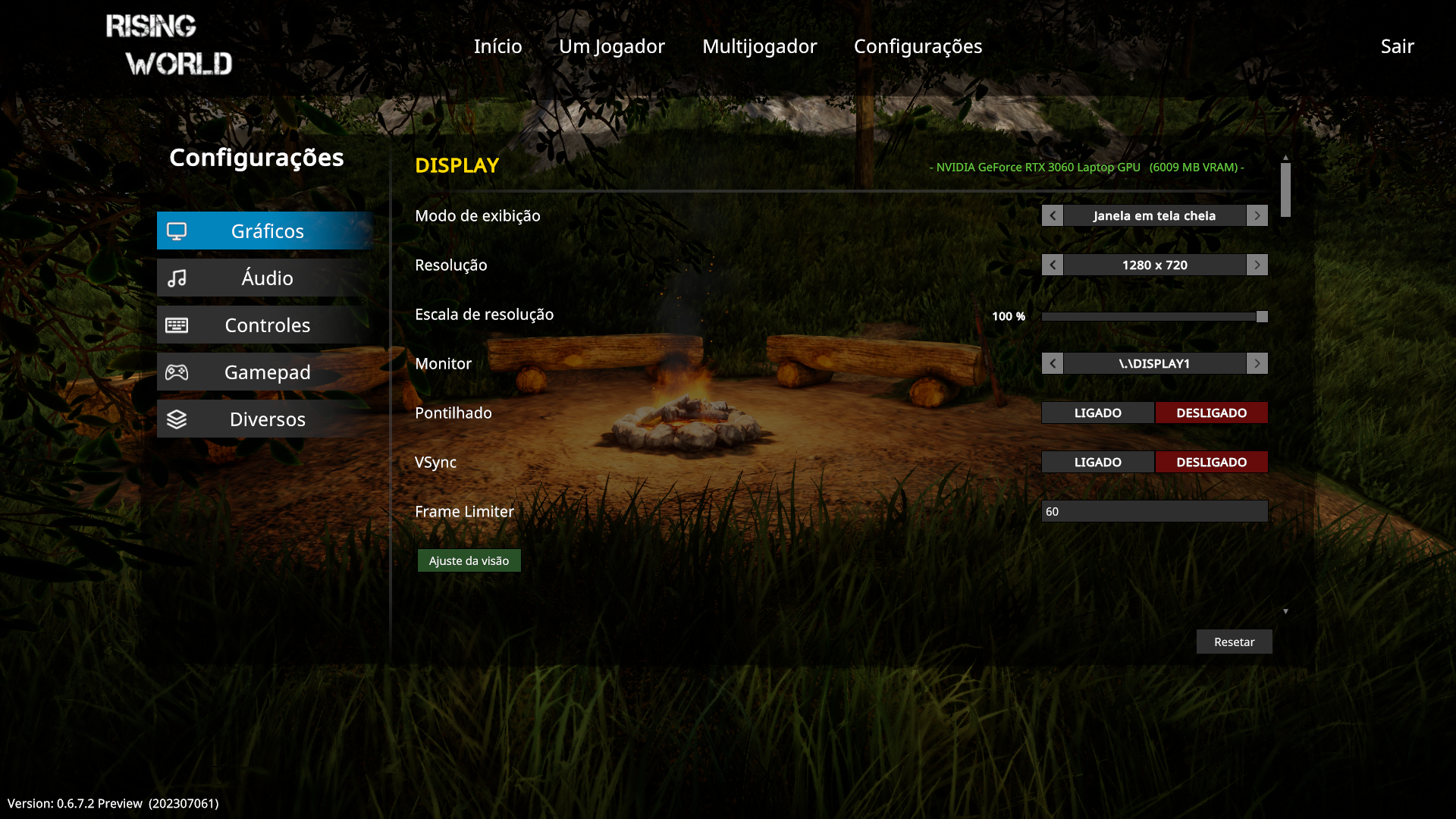Switch to the Gráficos settings tab

point(265,231)
